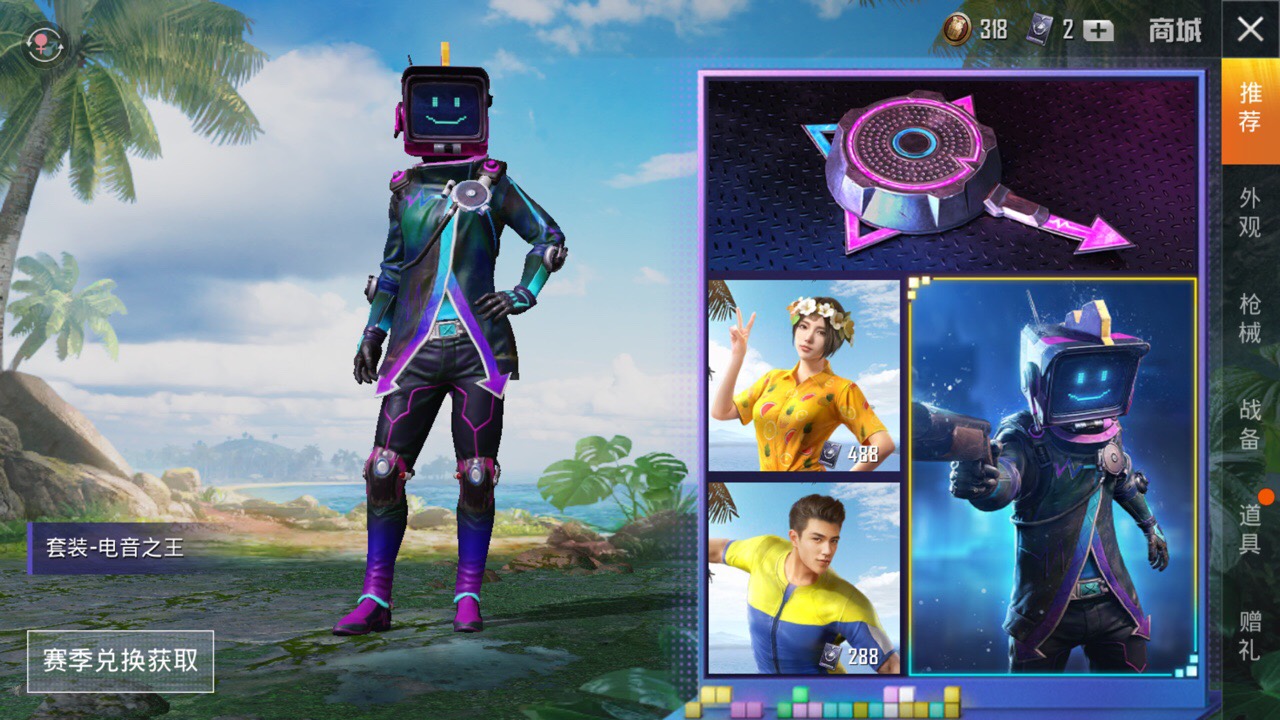This screenshot has height=720, width=1280.
Task: Choose the yellow fruit shirt outfit for 488
Action: (804, 376)
